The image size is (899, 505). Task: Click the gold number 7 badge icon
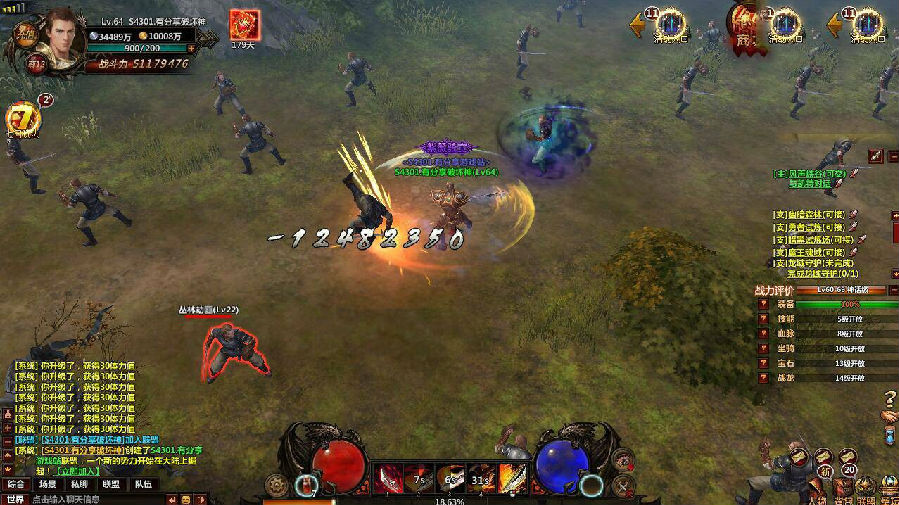click(x=22, y=120)
